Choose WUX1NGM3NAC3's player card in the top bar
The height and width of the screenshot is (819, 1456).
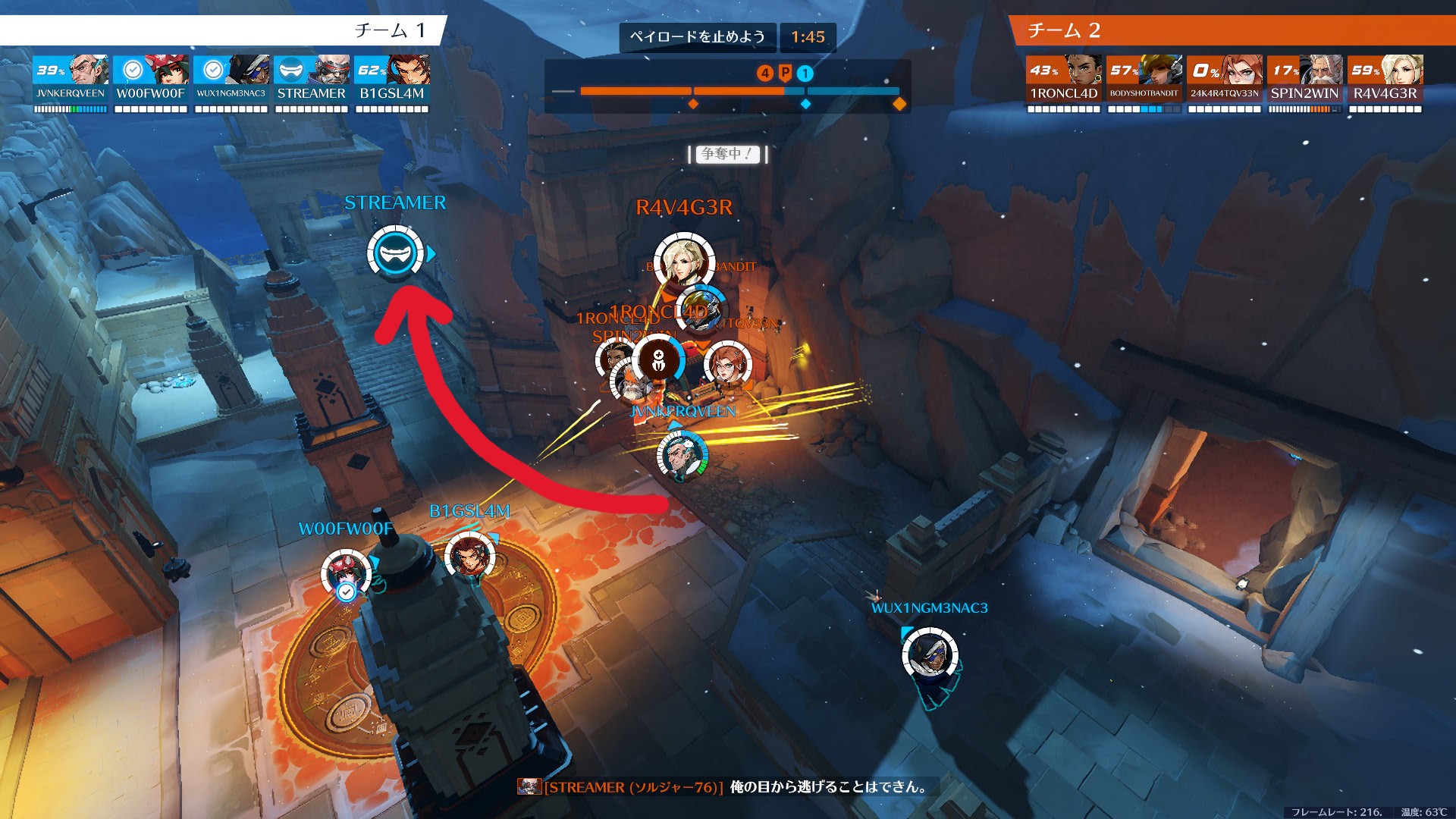[231, 83]
